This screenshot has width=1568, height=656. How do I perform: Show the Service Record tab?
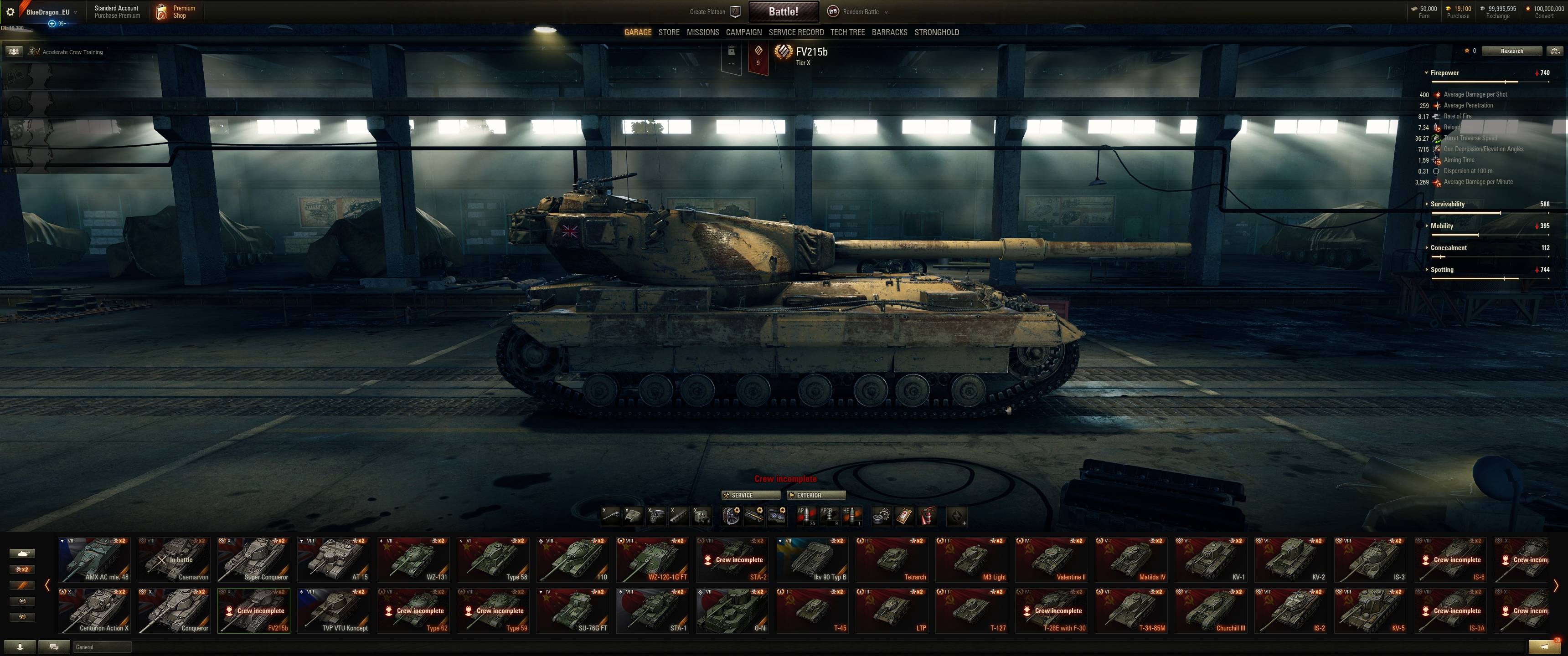795,32
